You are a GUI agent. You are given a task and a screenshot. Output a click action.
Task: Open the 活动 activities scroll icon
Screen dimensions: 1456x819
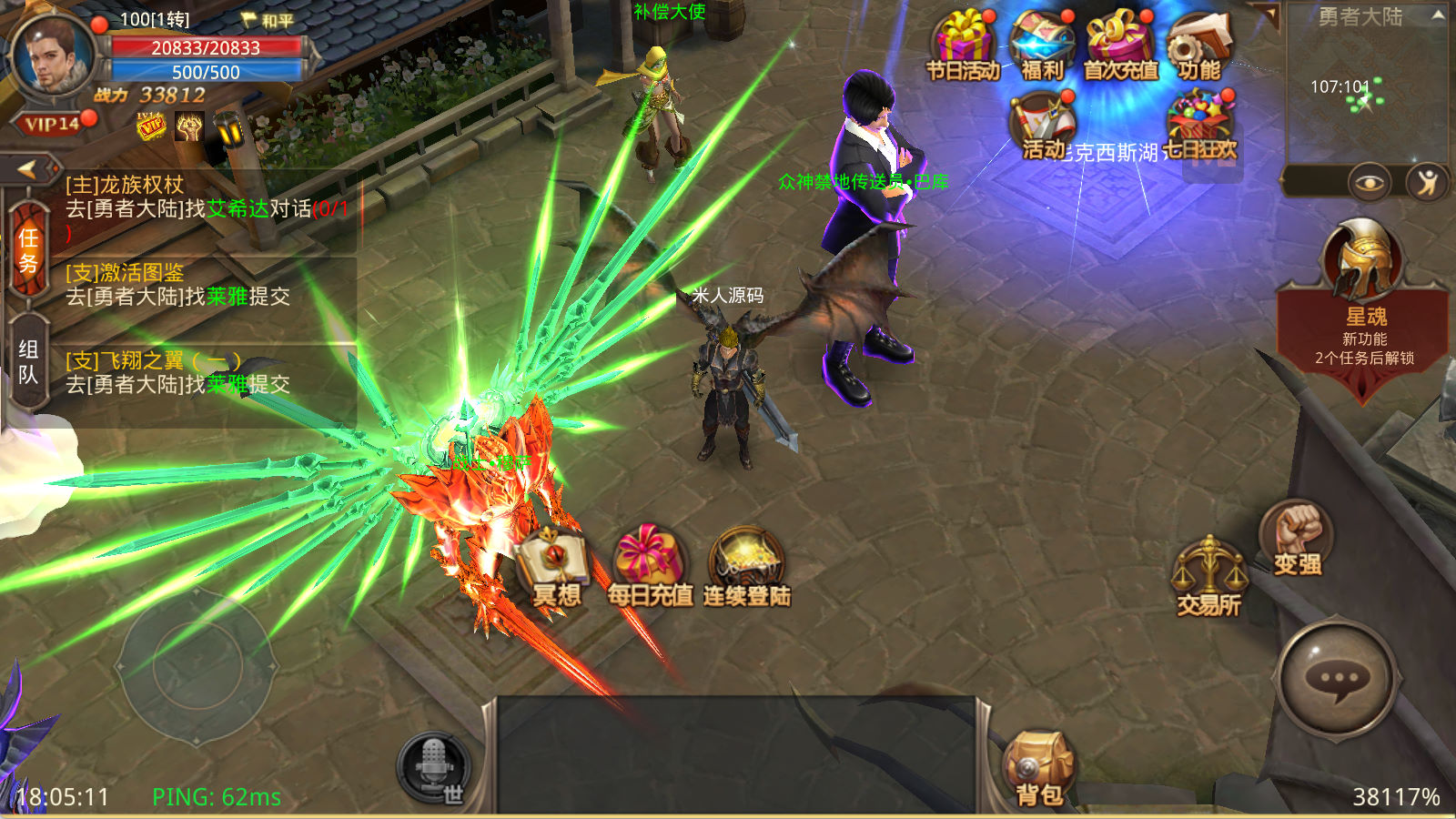coord(1043,126)
